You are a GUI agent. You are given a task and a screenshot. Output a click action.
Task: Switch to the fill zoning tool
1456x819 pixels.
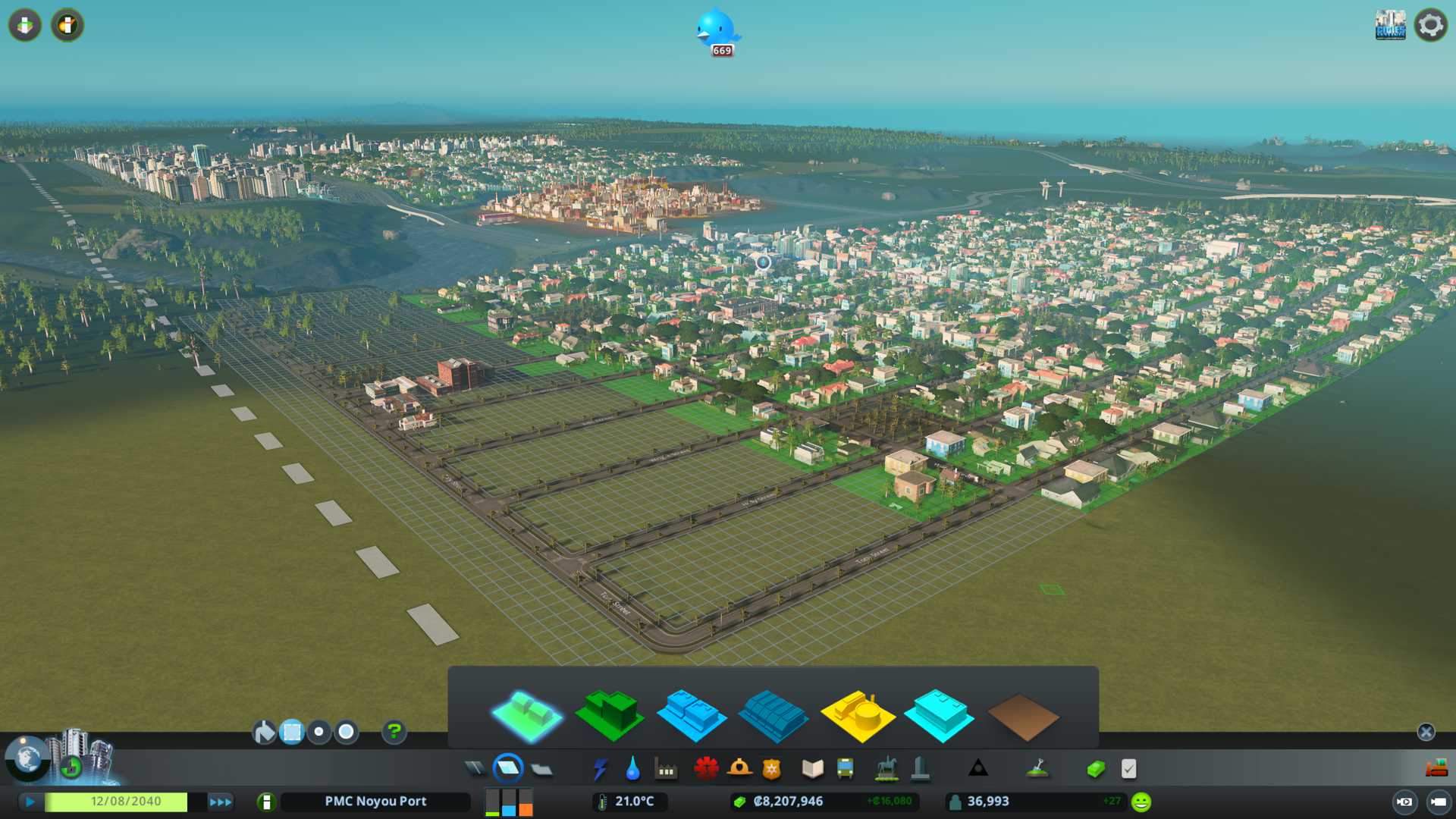[264, 732]
